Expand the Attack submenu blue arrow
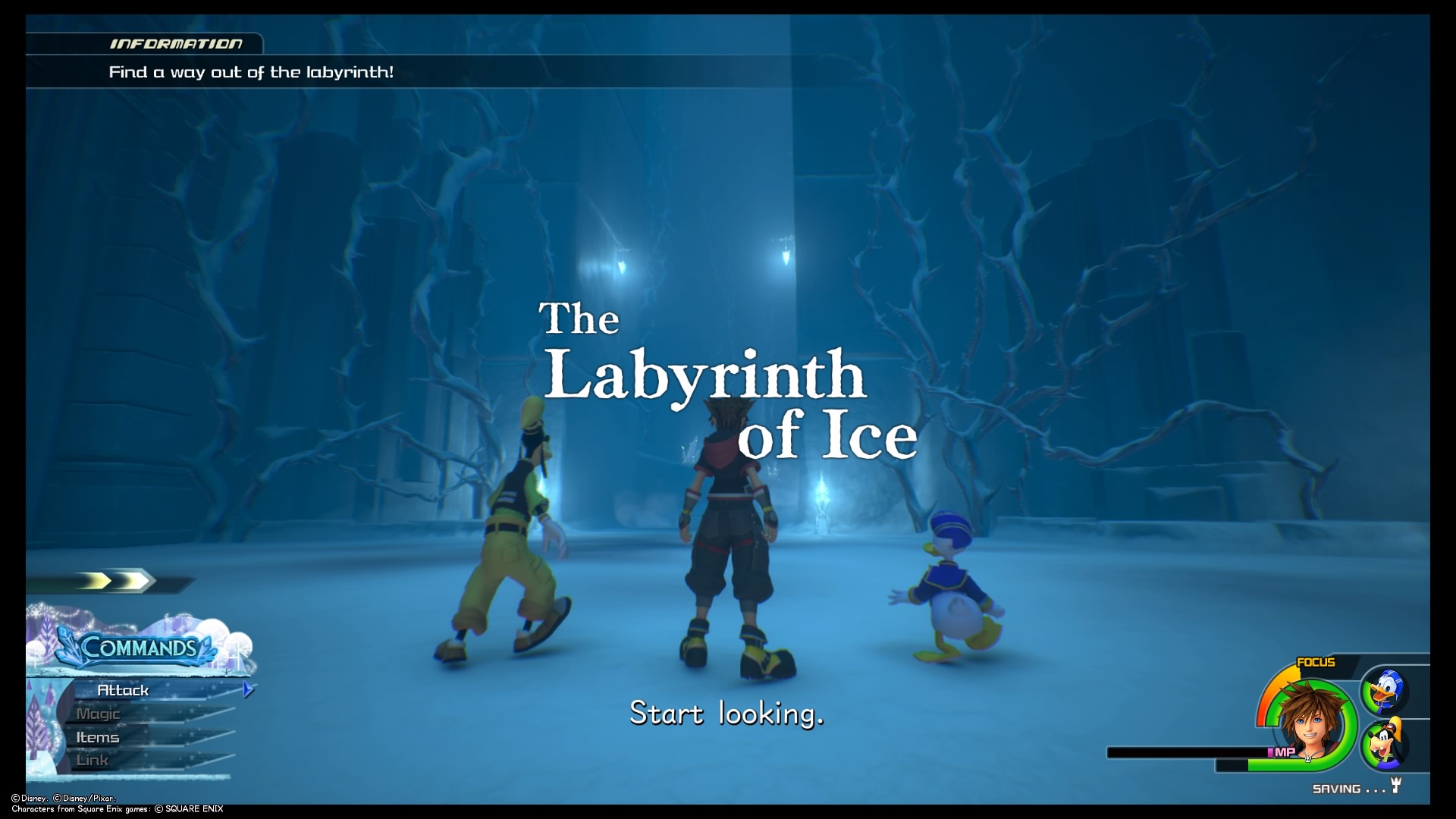This screenshot has height=819, width=1456. pos(248,690)
